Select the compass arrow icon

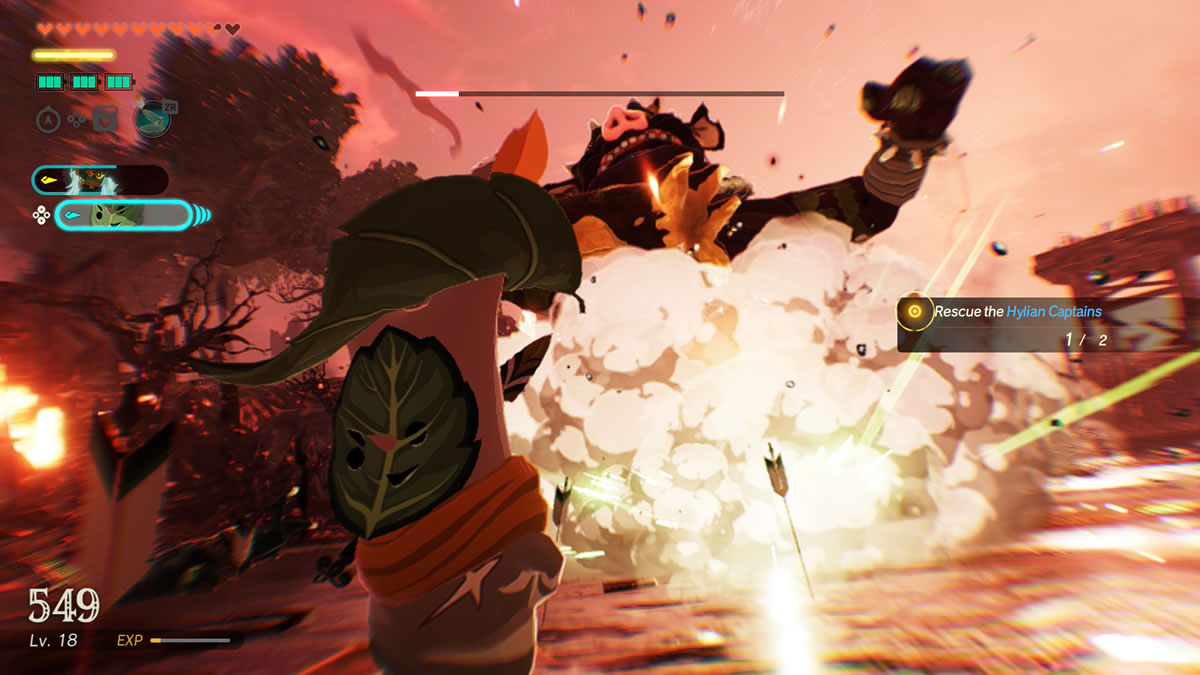[x=48, y=120]
